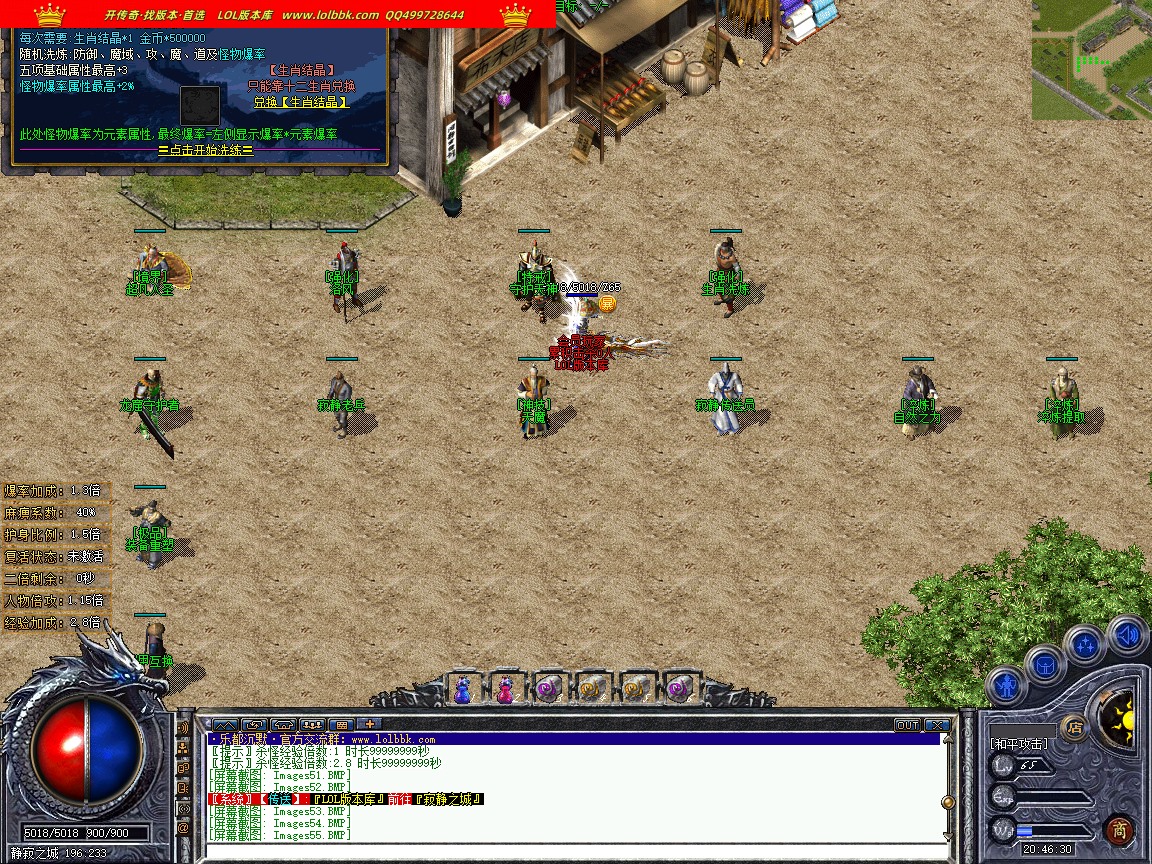Open the character status round button
Image resolution: width=1152 pixels, height=864 pixels.
click(1005, 688)
